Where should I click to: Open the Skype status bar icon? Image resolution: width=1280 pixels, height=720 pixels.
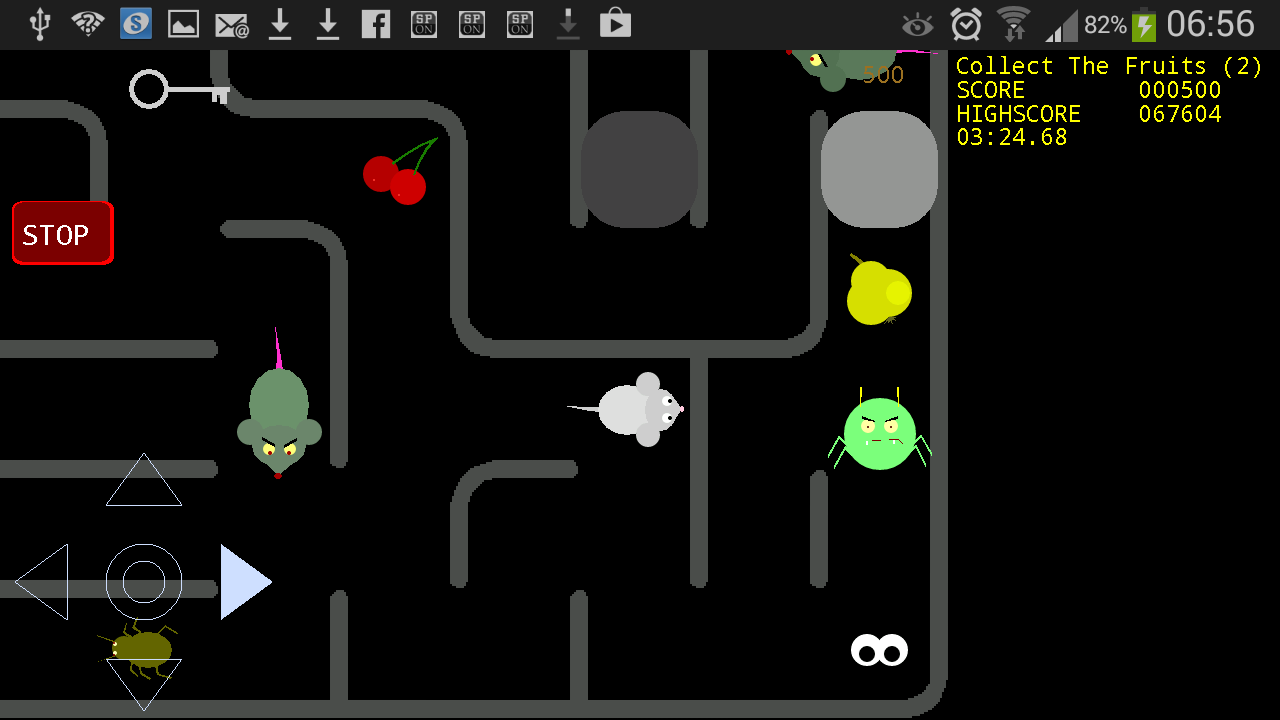click(135, 23)
